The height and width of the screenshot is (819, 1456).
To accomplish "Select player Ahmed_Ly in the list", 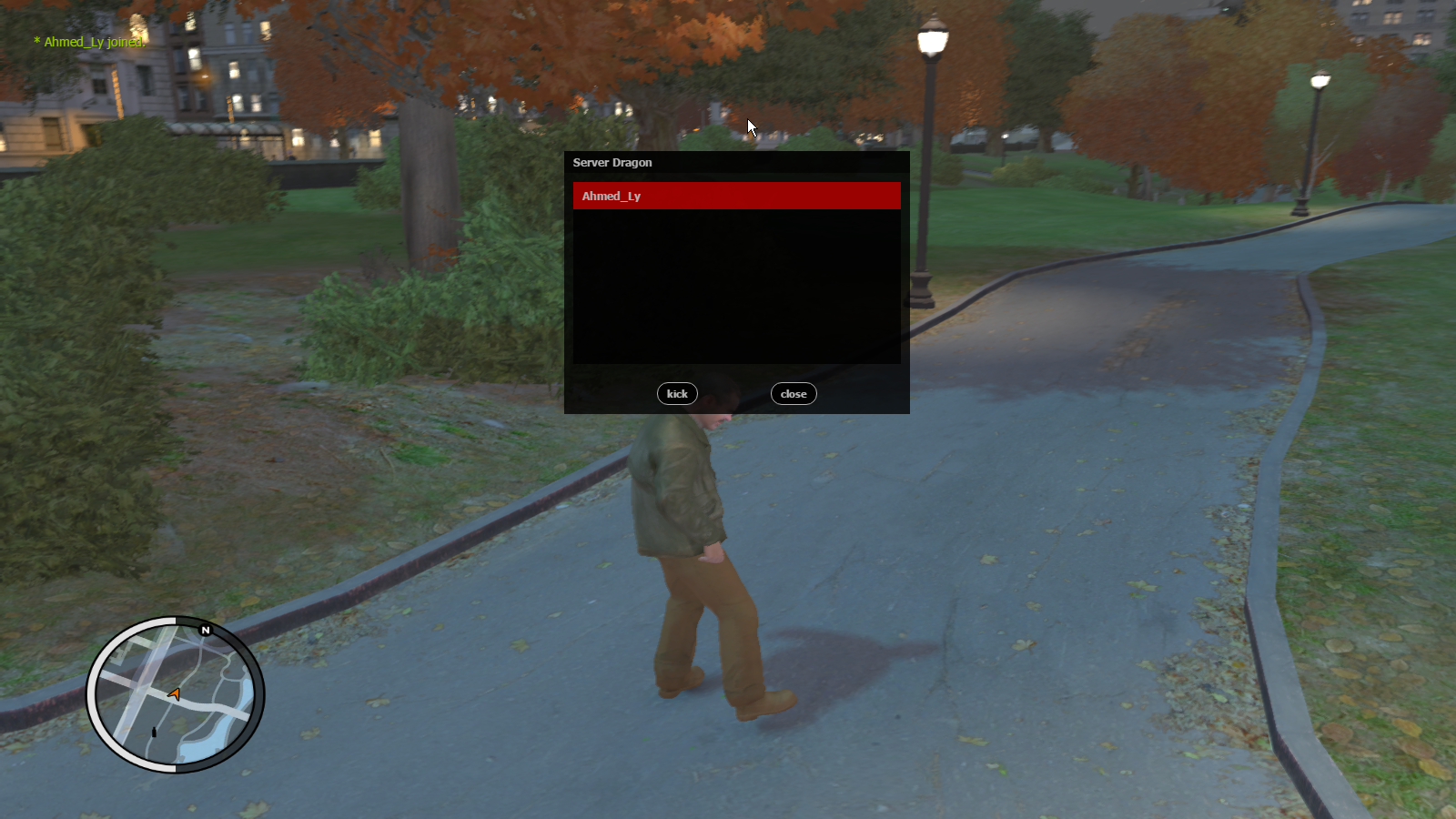I will coord(736,196).
